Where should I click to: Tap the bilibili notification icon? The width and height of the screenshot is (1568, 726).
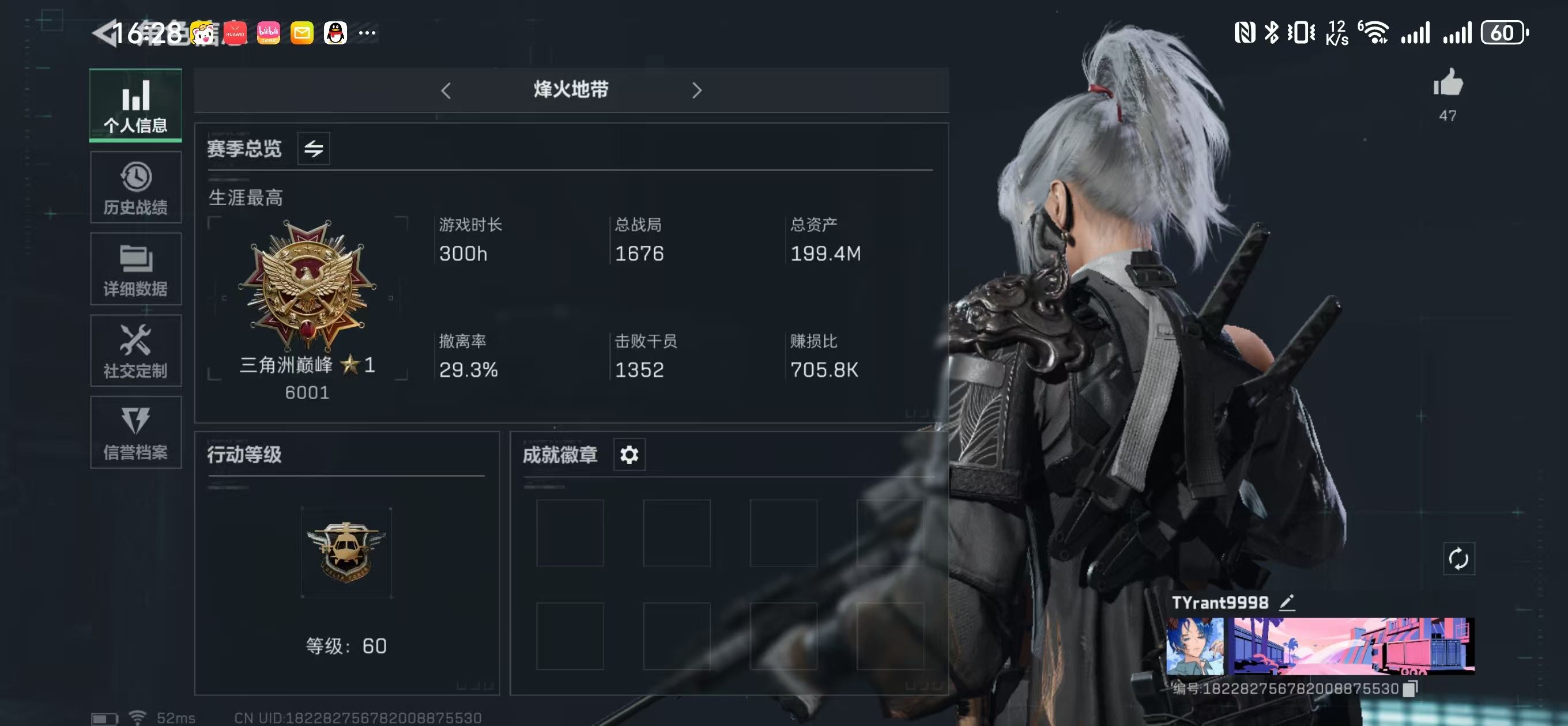(268, 33)
